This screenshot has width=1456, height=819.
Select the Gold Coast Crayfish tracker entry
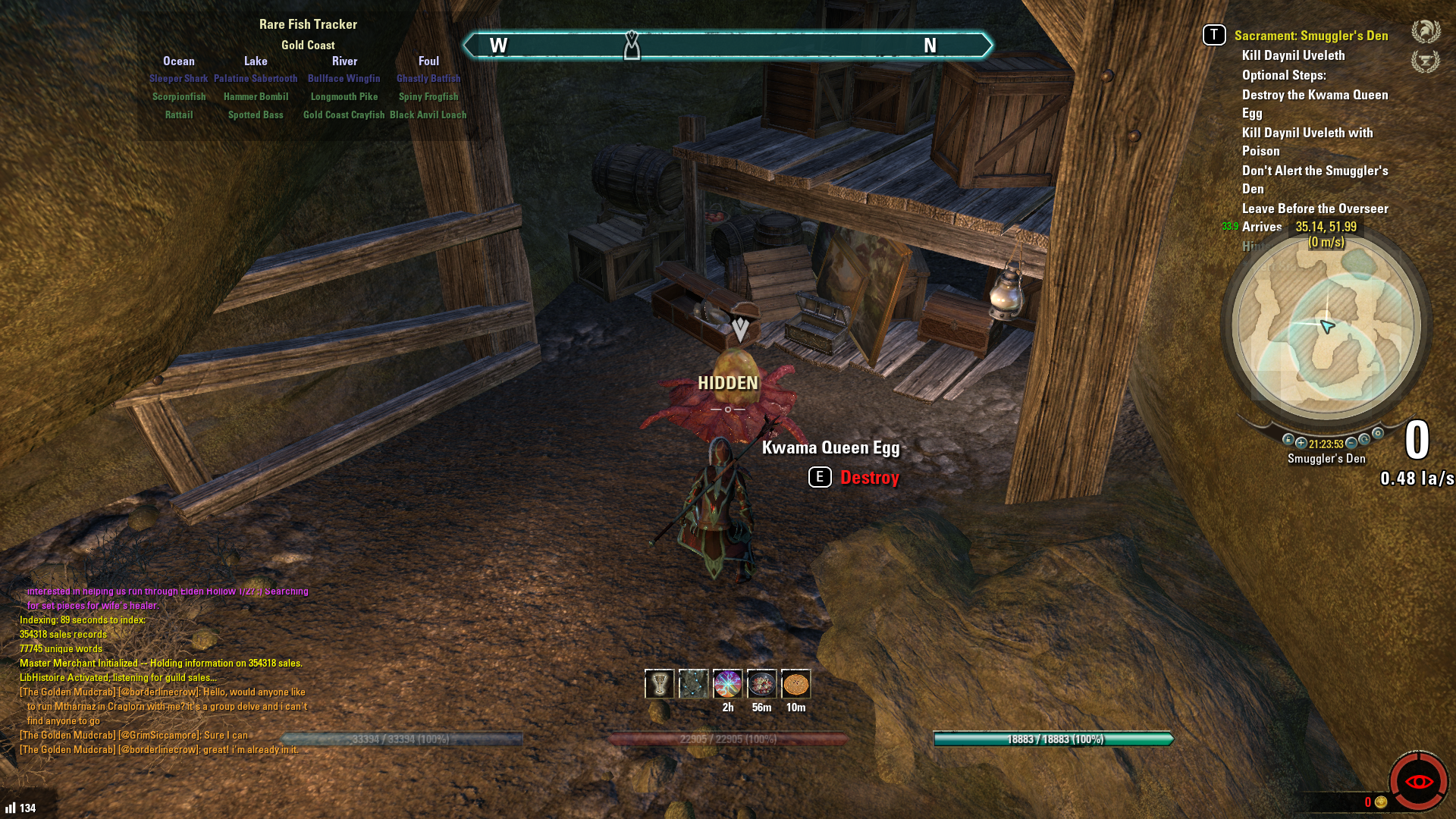tap(344, 115)
